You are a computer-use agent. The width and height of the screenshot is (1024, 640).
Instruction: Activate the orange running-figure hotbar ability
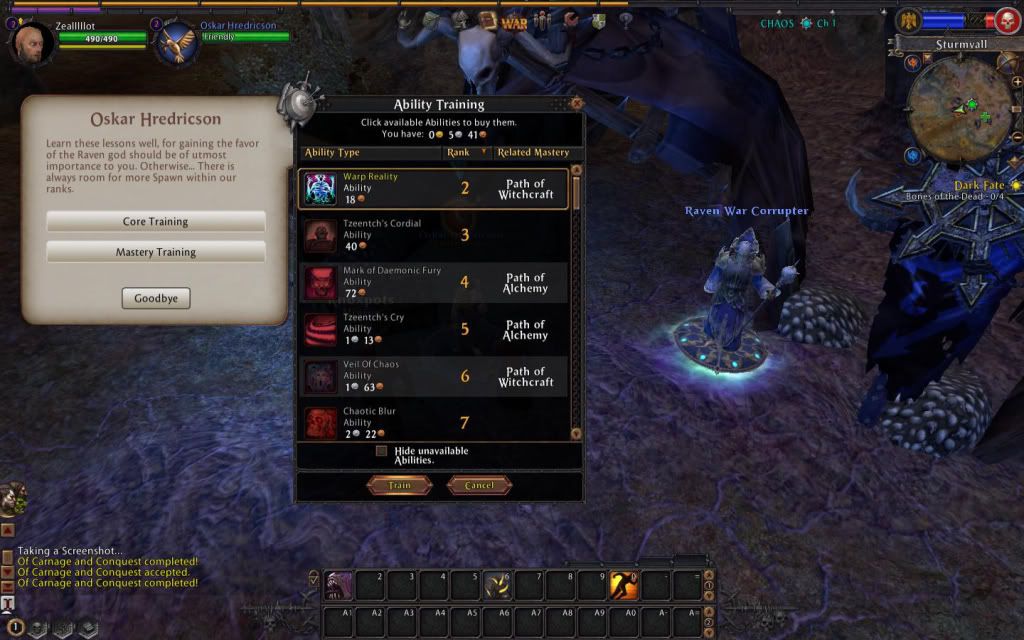624,584
